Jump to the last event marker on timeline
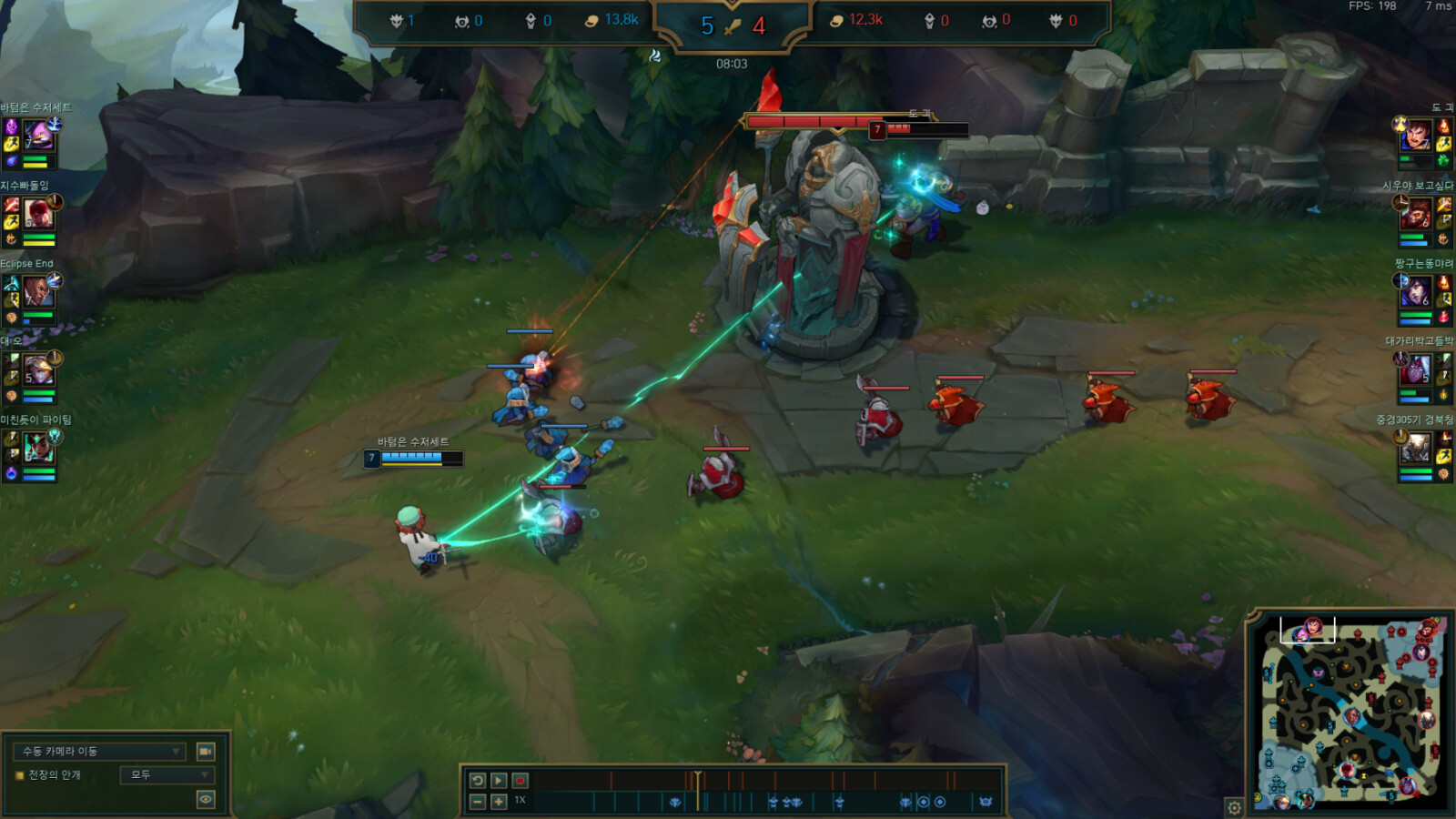Viewport: 1456px width, 819px height. click(986, 802)
